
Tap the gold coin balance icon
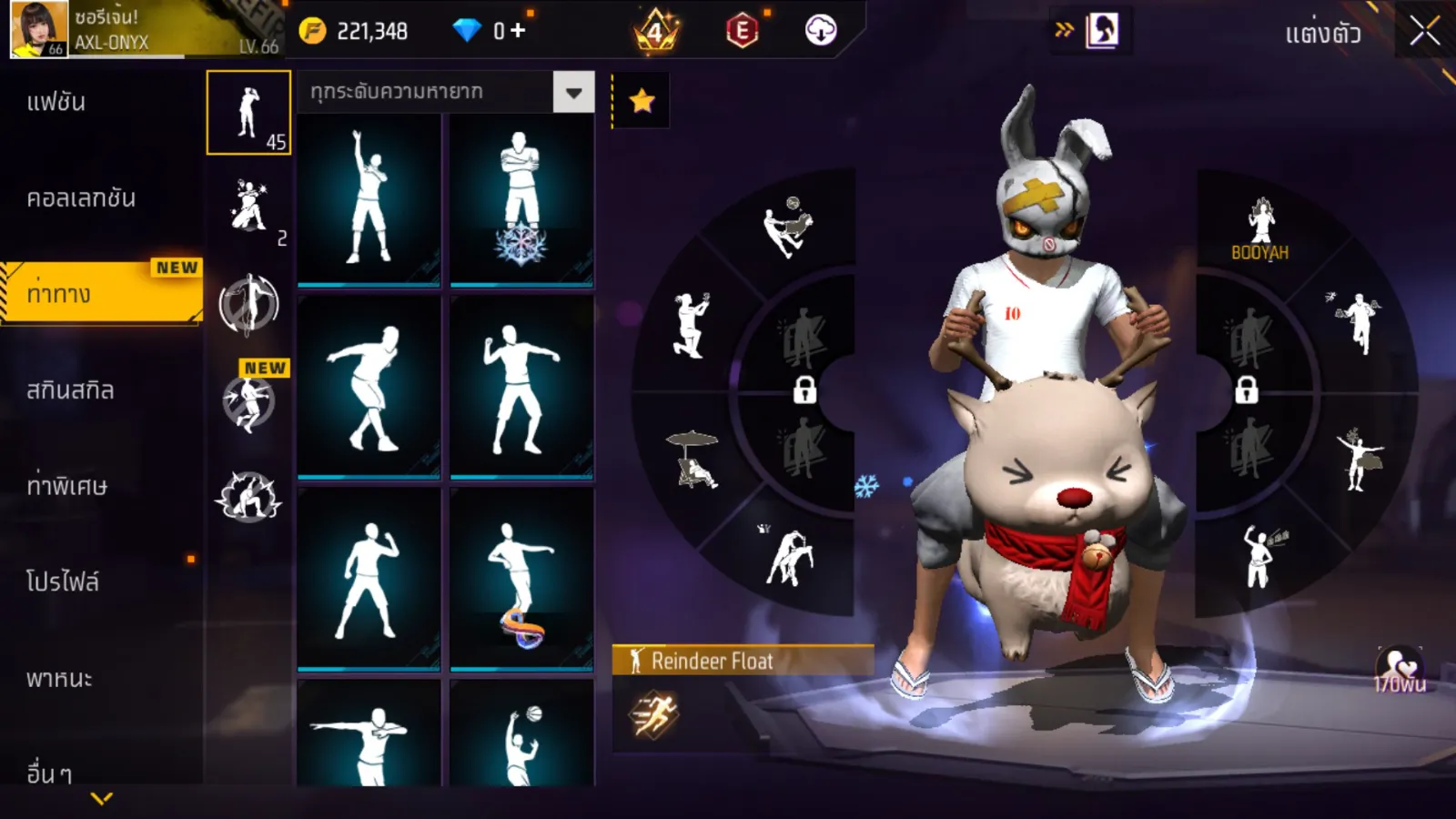pos(312,31)
